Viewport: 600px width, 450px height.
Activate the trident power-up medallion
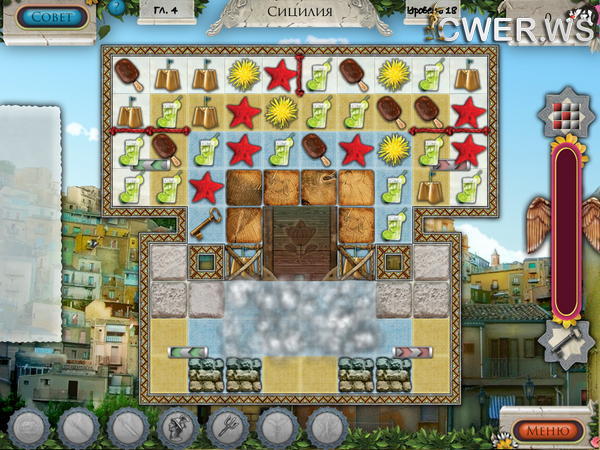click(228, 429)
